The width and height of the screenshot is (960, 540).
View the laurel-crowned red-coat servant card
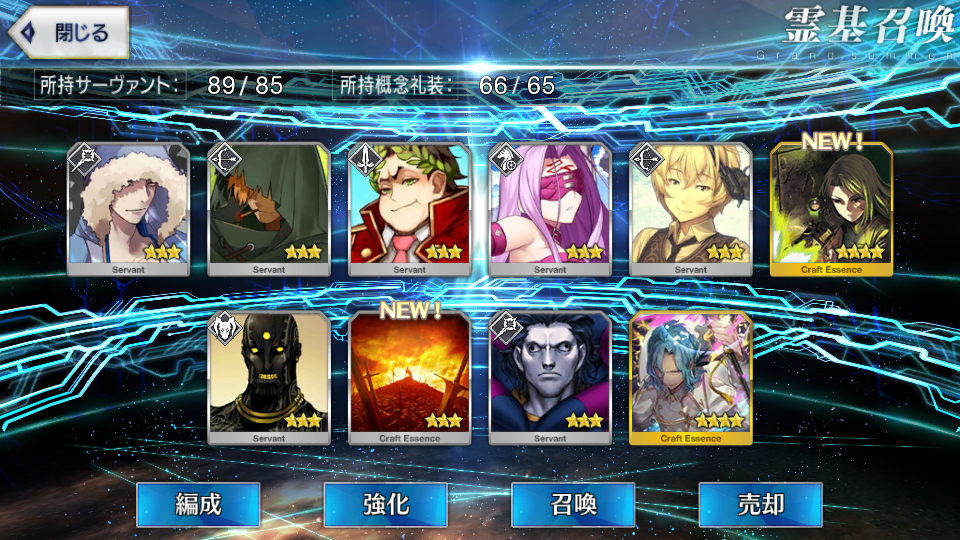pyautogui.click(x=410, y=209)
